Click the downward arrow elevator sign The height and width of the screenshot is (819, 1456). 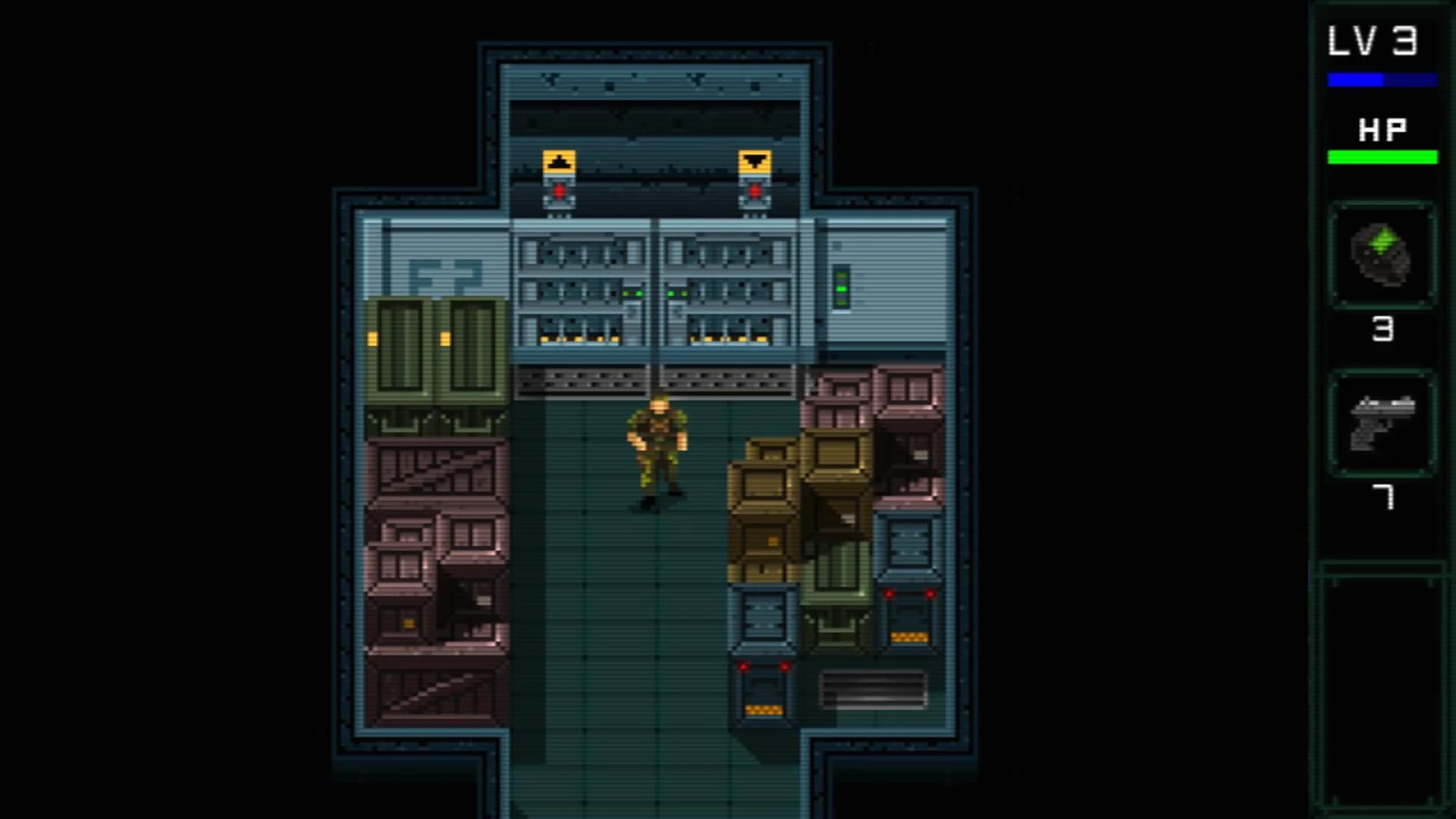(x=755, y=161)
